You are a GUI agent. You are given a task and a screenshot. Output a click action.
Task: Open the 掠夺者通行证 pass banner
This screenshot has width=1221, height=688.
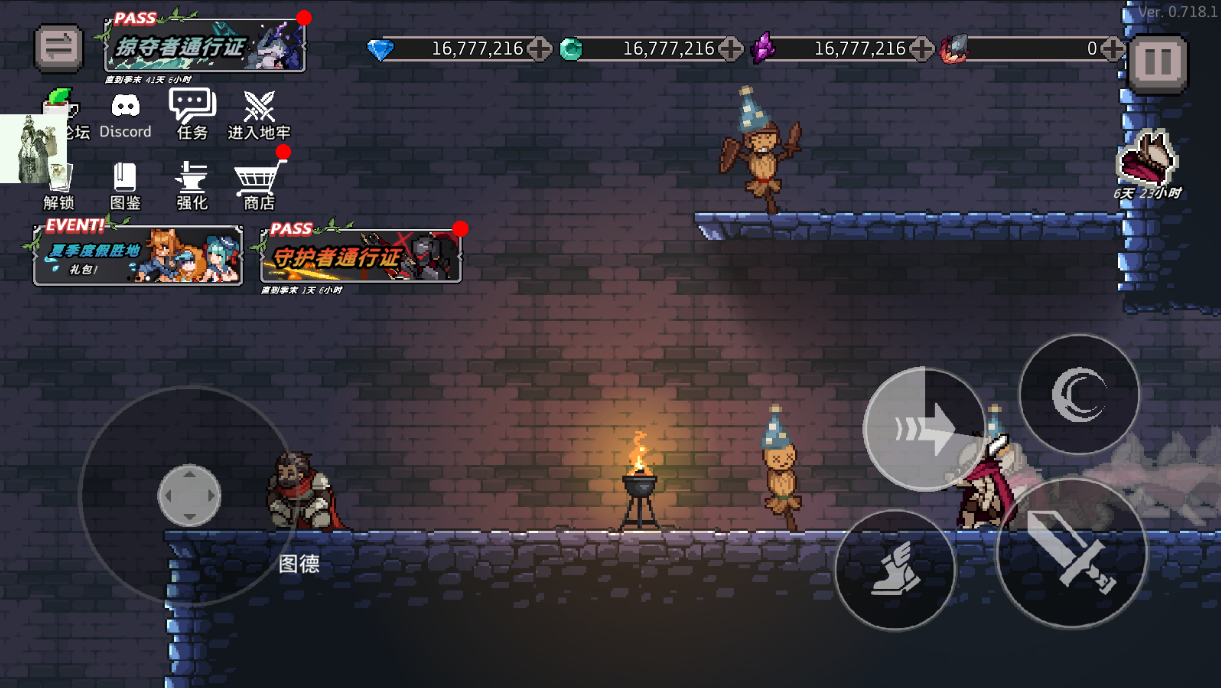tap(205, 45)
